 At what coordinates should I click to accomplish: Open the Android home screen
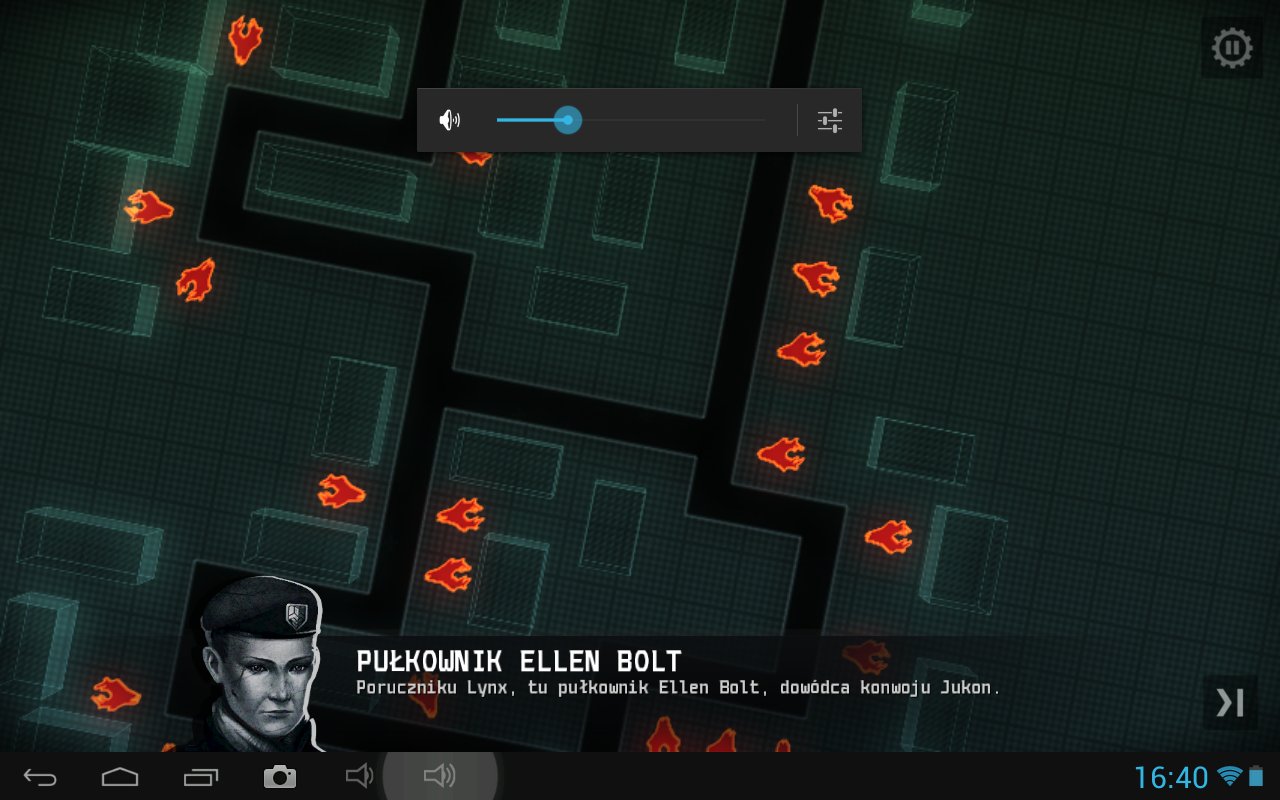pyautogui.click(x=120, y=777)
